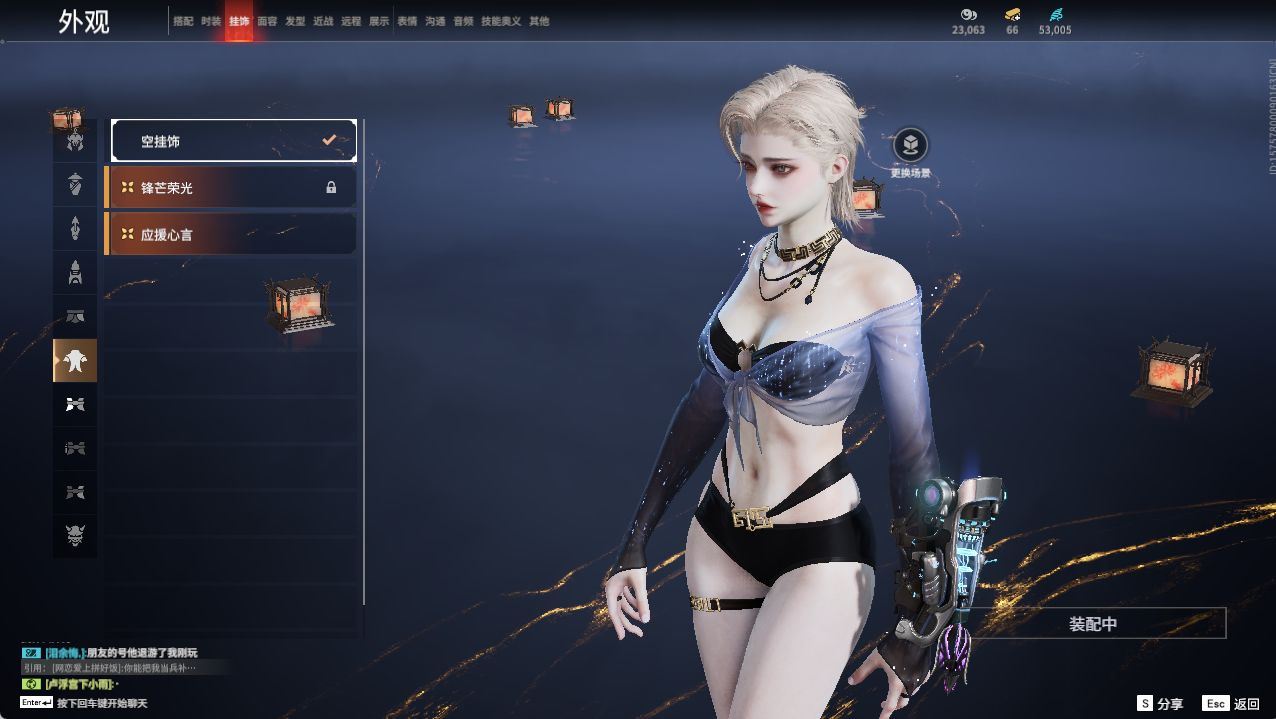Choose the locked 锋芒荣光 accessory
The width and height of the screenshot is (1276, 719).
[x=232, y=187]
